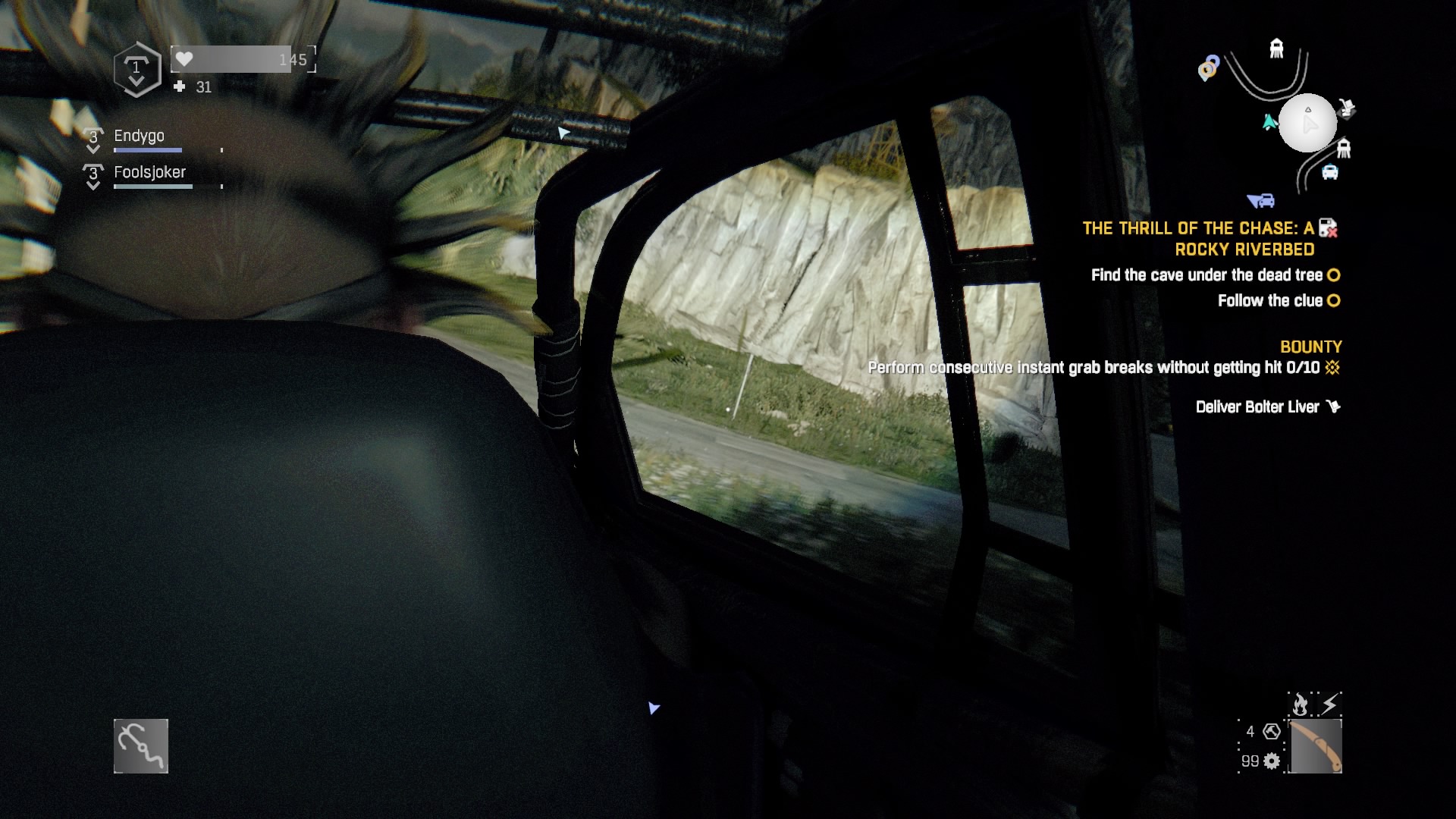Click the Bolter Liver delivery icon
Viewport: 1456px width, 819px height.
pos(1334,407)
